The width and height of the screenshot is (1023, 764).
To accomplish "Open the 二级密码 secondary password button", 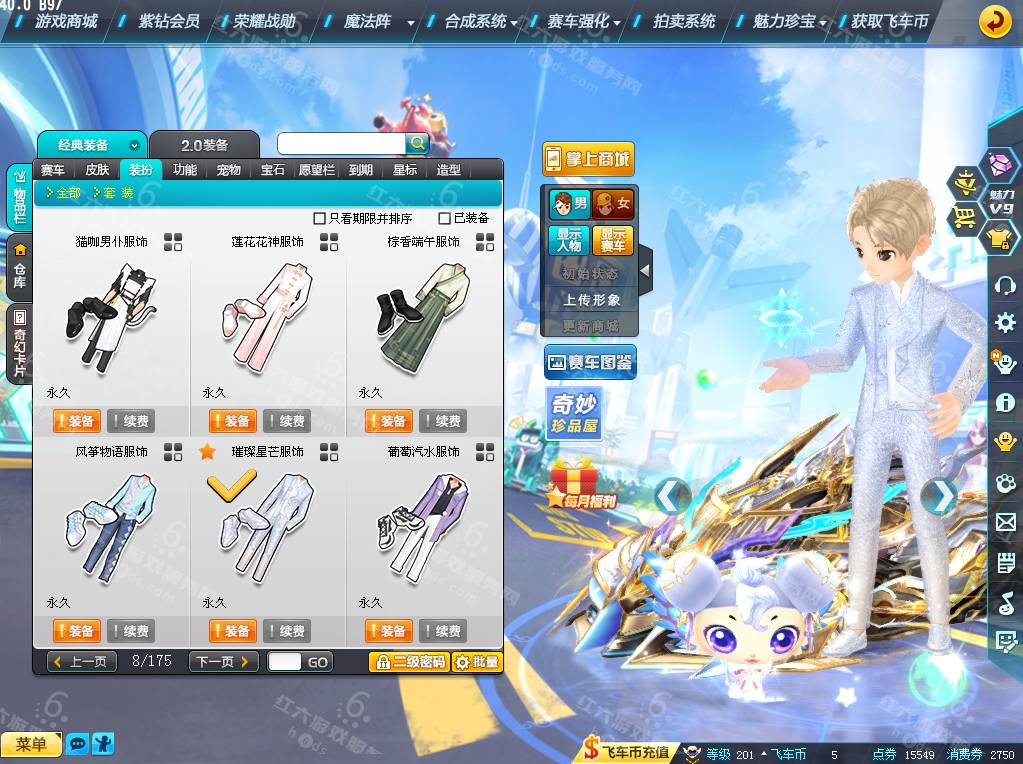I will pyautogui.click(x=408, y=662).
